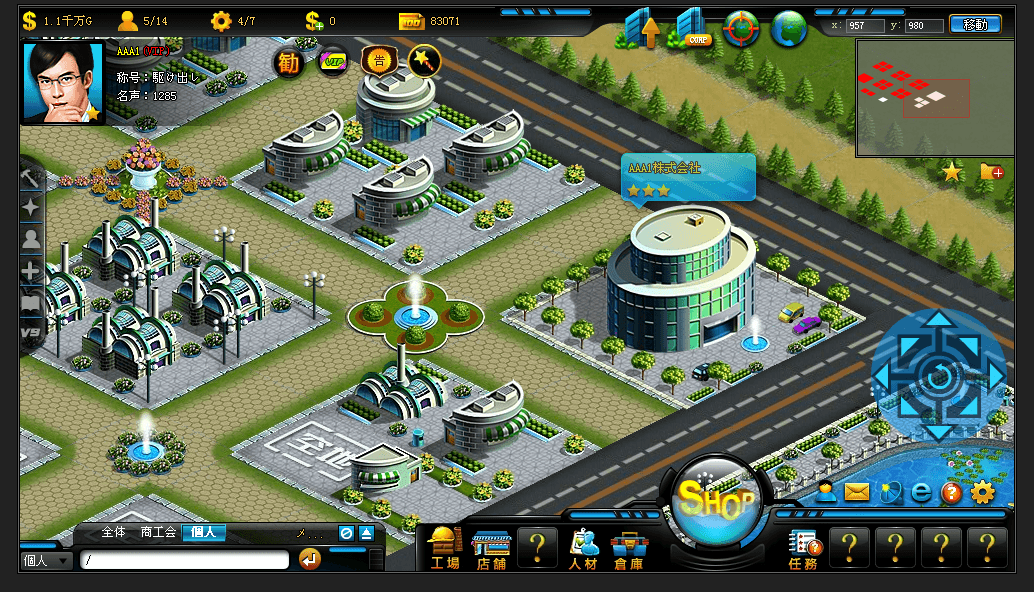
Task: Open the 任務 missions list
Action: click(804, 549)
